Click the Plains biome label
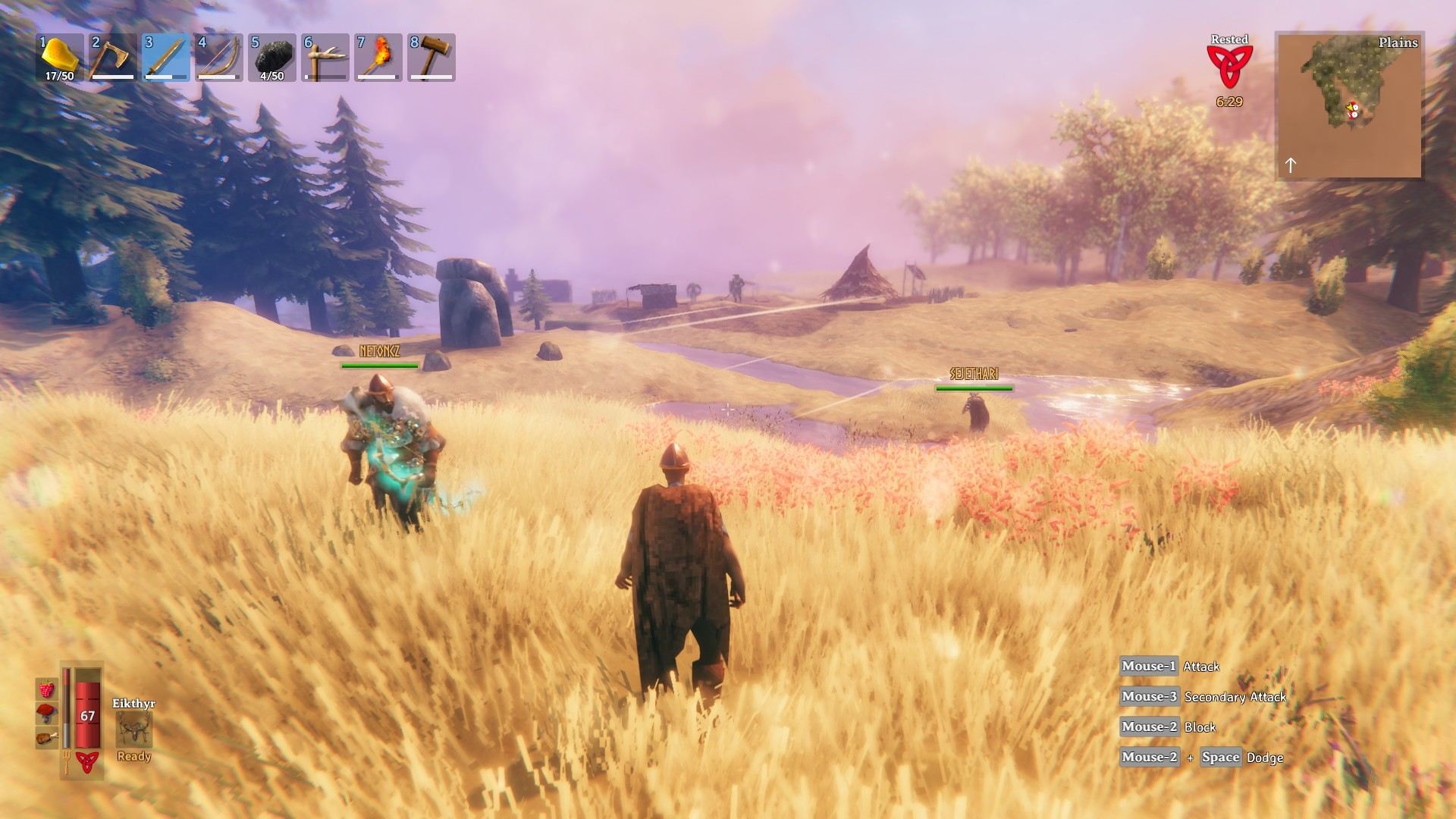Viewport: 1456px width, 819px height. tap(1398, 43)
